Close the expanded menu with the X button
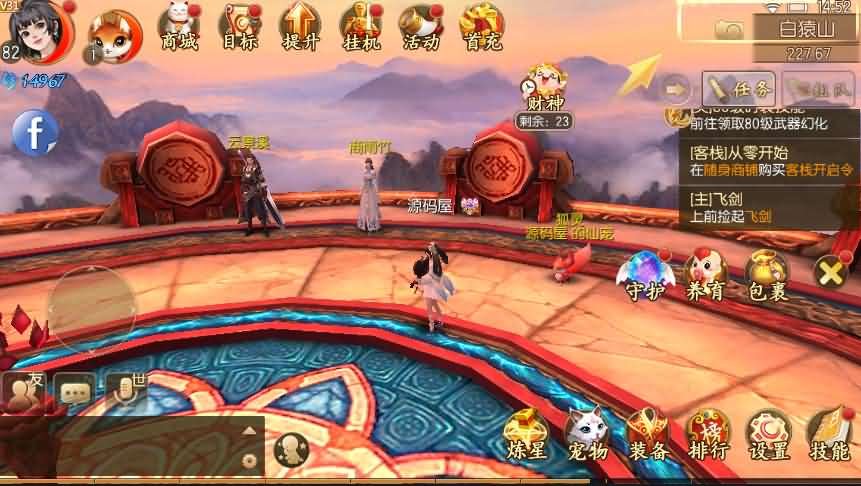 point(833,271)
